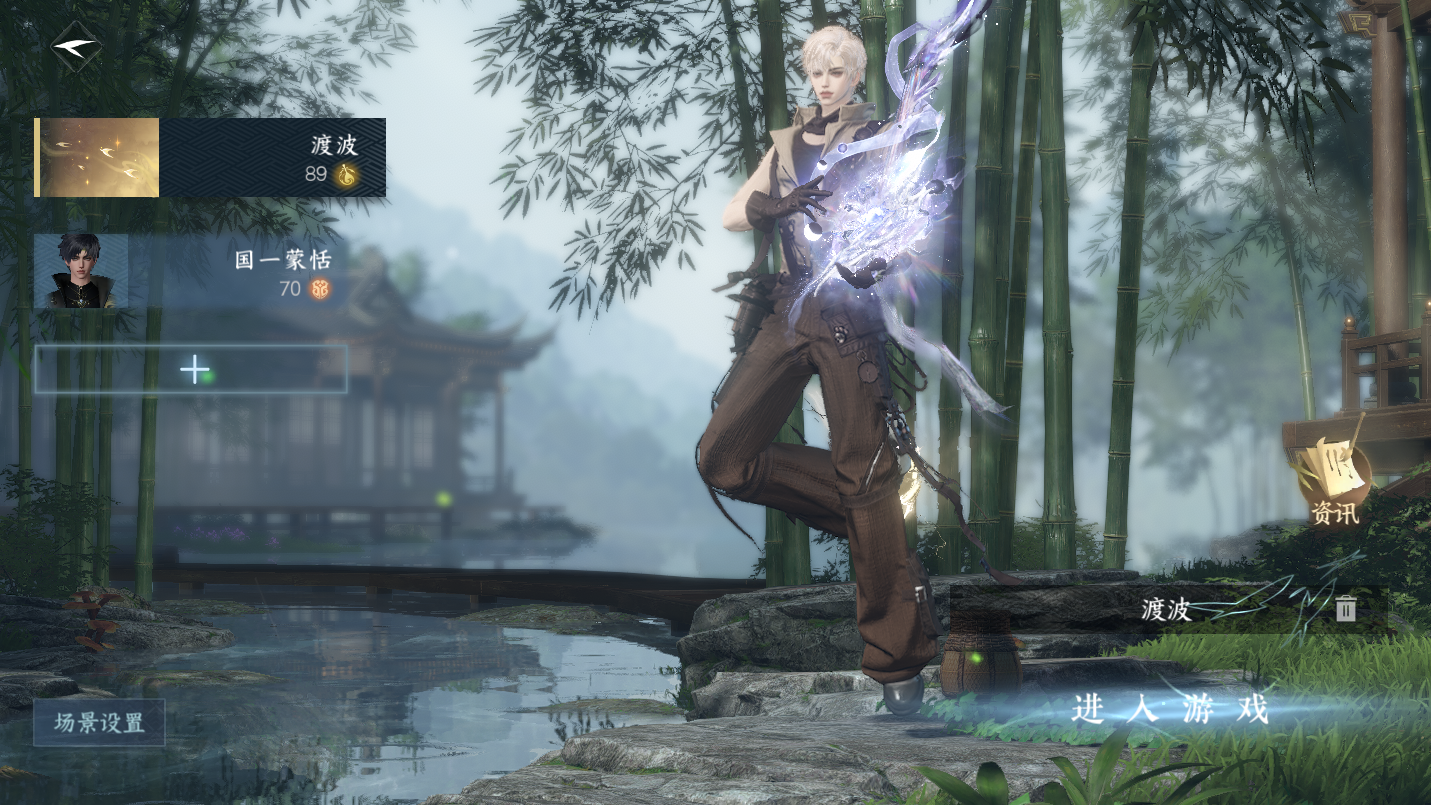The image size is (1431, 805).
Task: Add a new character via plus slot
Action: (191, 370)
